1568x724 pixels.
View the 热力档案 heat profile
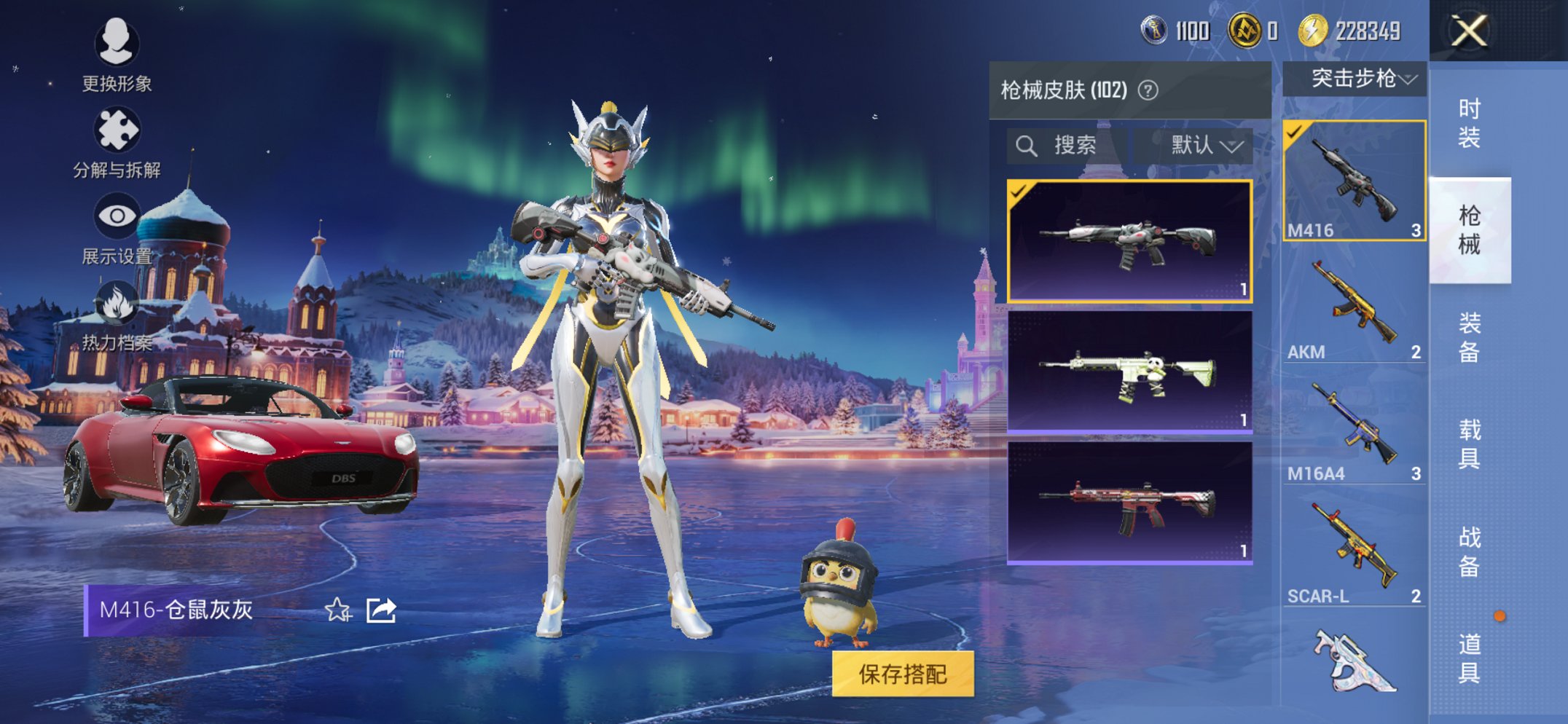117,306
